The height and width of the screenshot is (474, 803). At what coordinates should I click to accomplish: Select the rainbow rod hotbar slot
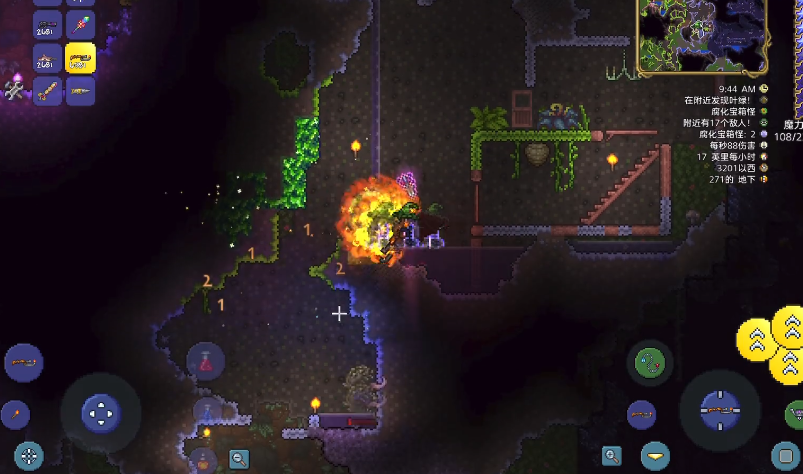point(80,25)
